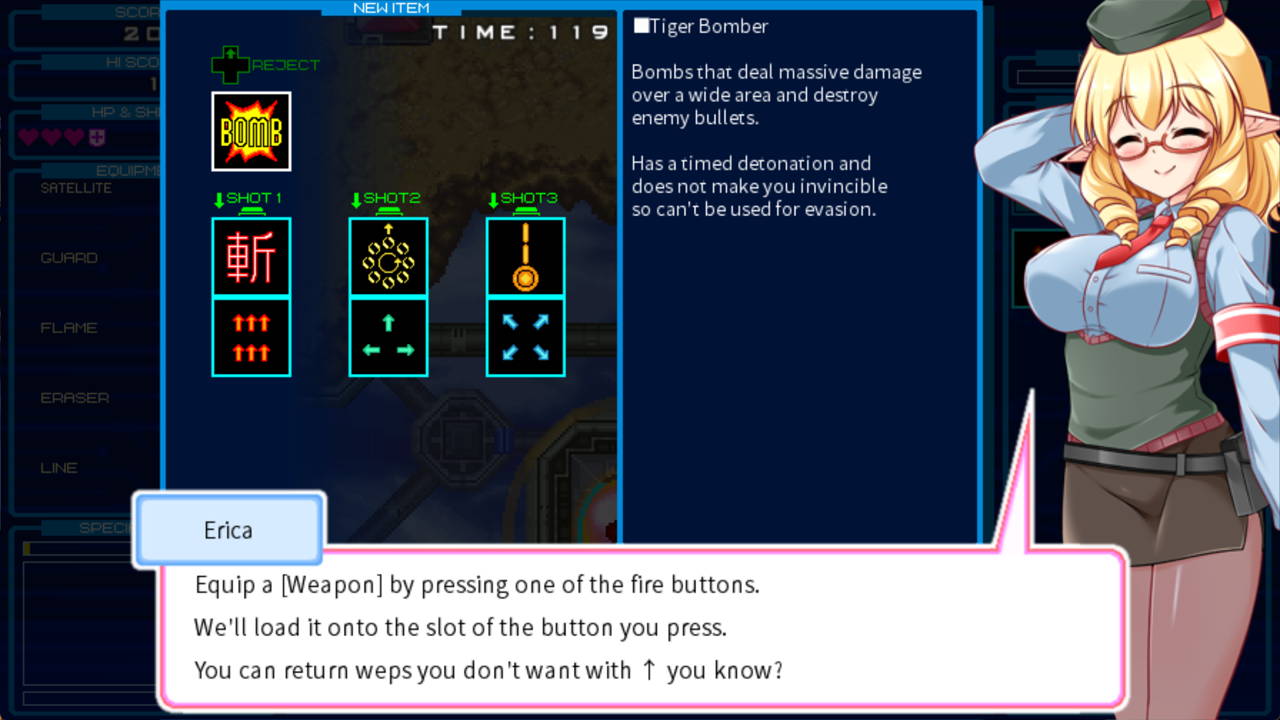This screenshot has width=1280, height=720.
Task: Click the down arrow beside the SHOT2 label
Action: (x=356, y=197)
